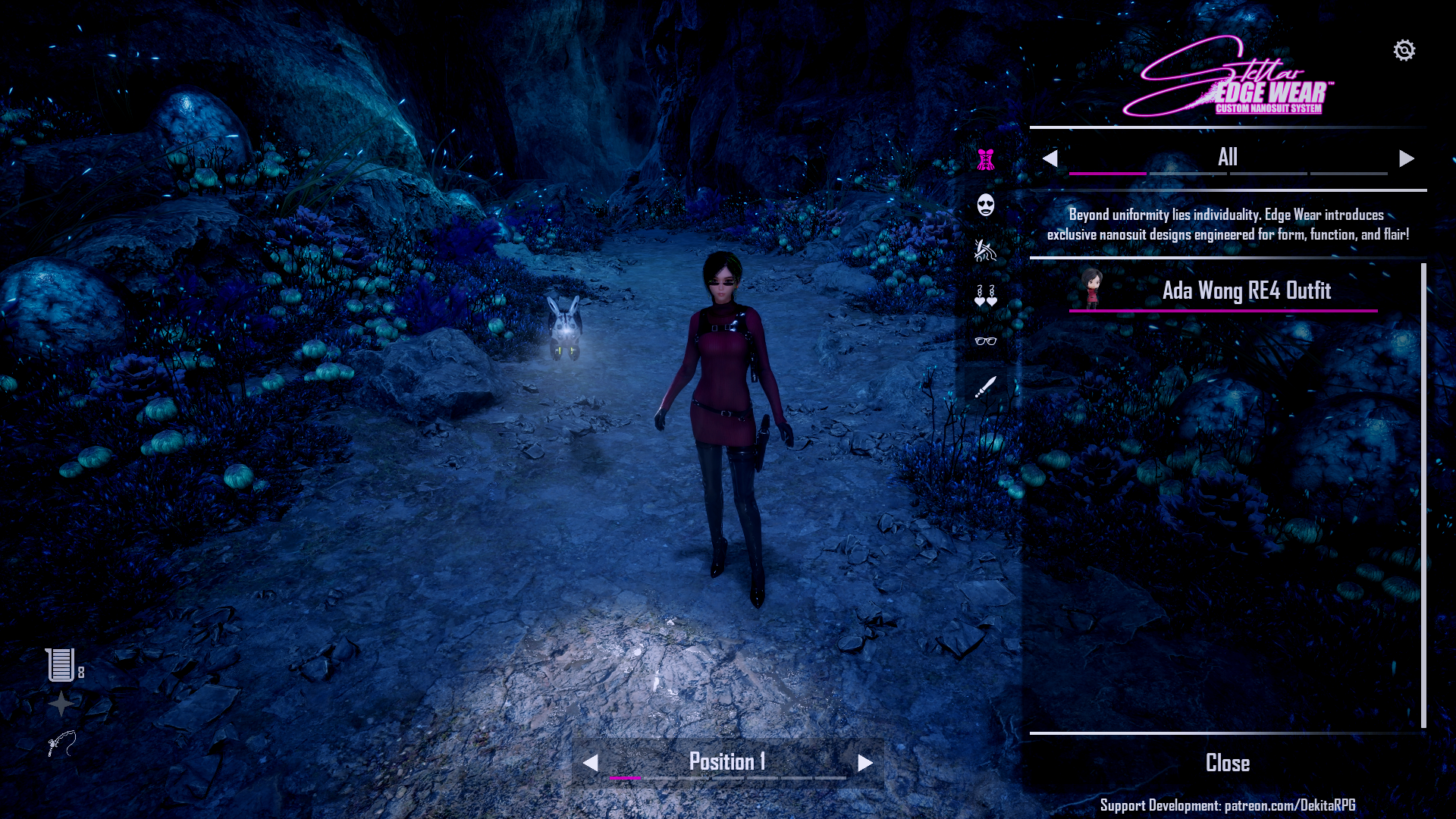Click the outfit list scrollbar

(x=1423, y=494)
